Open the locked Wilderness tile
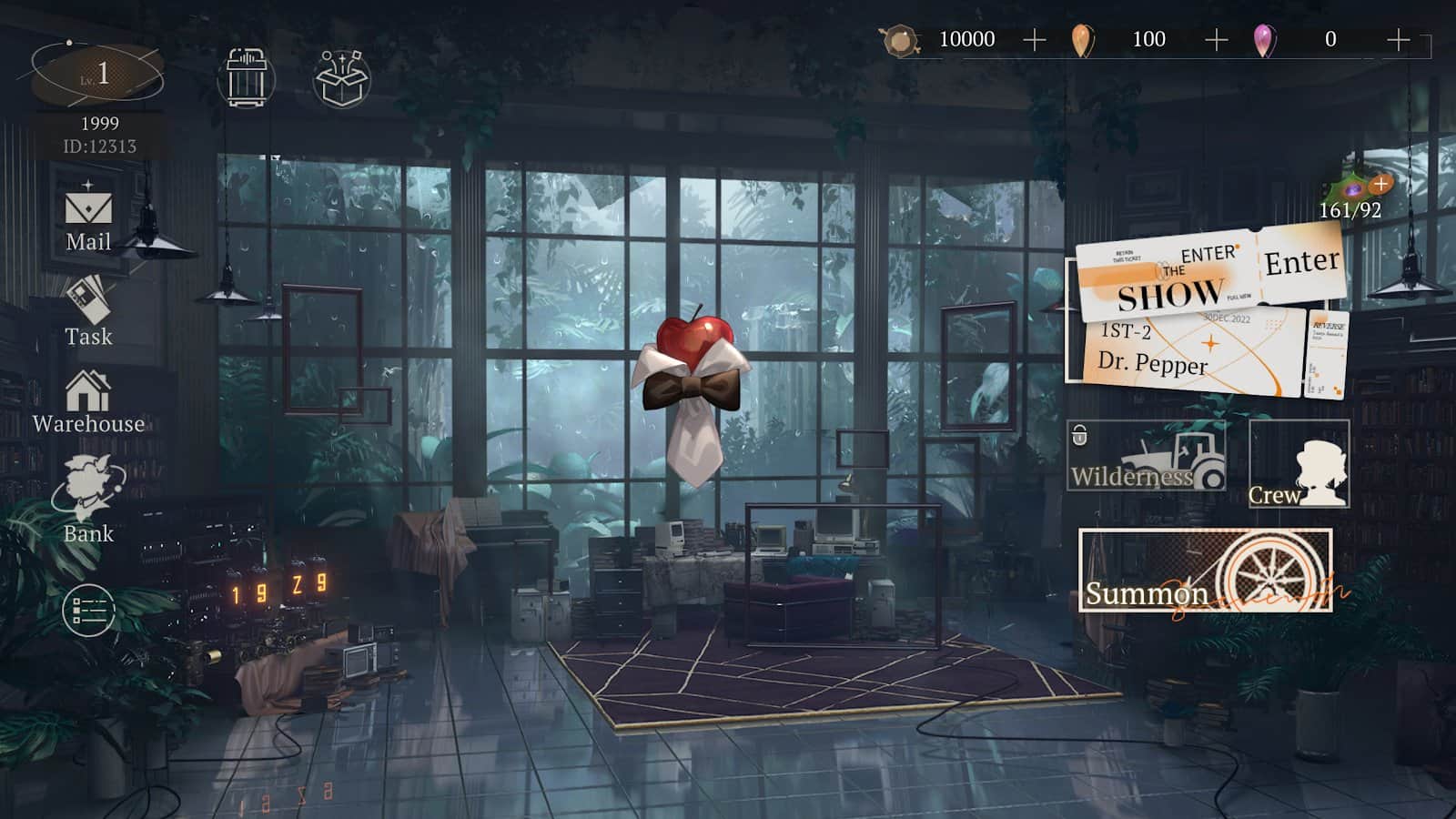This screenshot has width=1456, height=819. [1146, 455]
